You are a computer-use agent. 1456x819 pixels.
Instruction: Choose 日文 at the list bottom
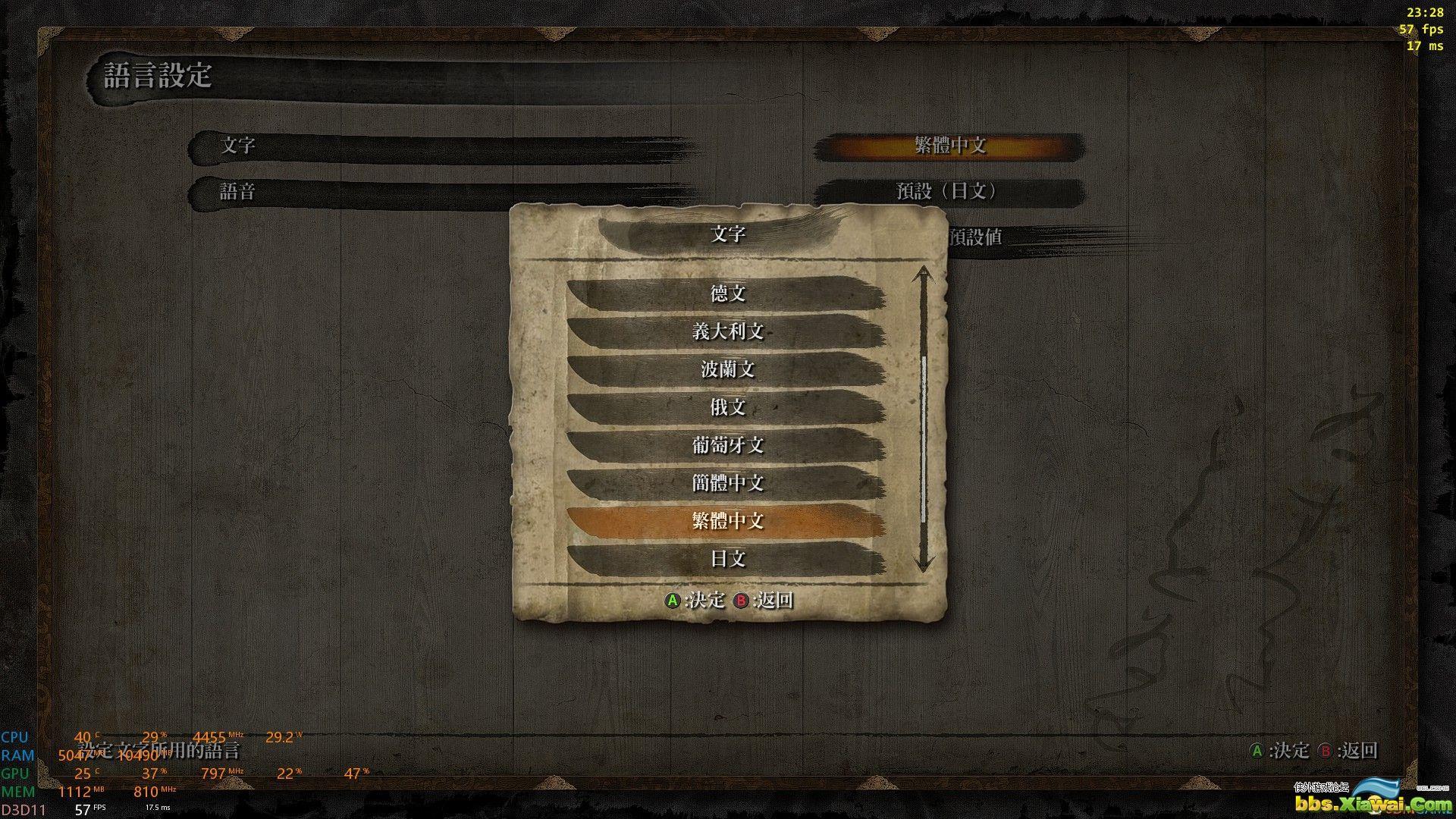click(726, 559)
